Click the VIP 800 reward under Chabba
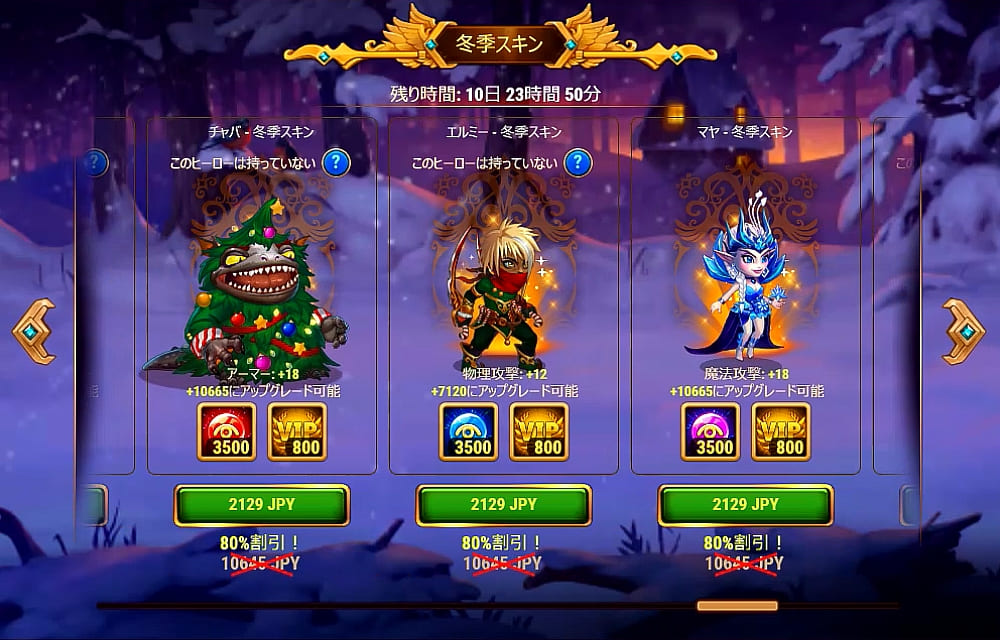 [x=298, y=432]
